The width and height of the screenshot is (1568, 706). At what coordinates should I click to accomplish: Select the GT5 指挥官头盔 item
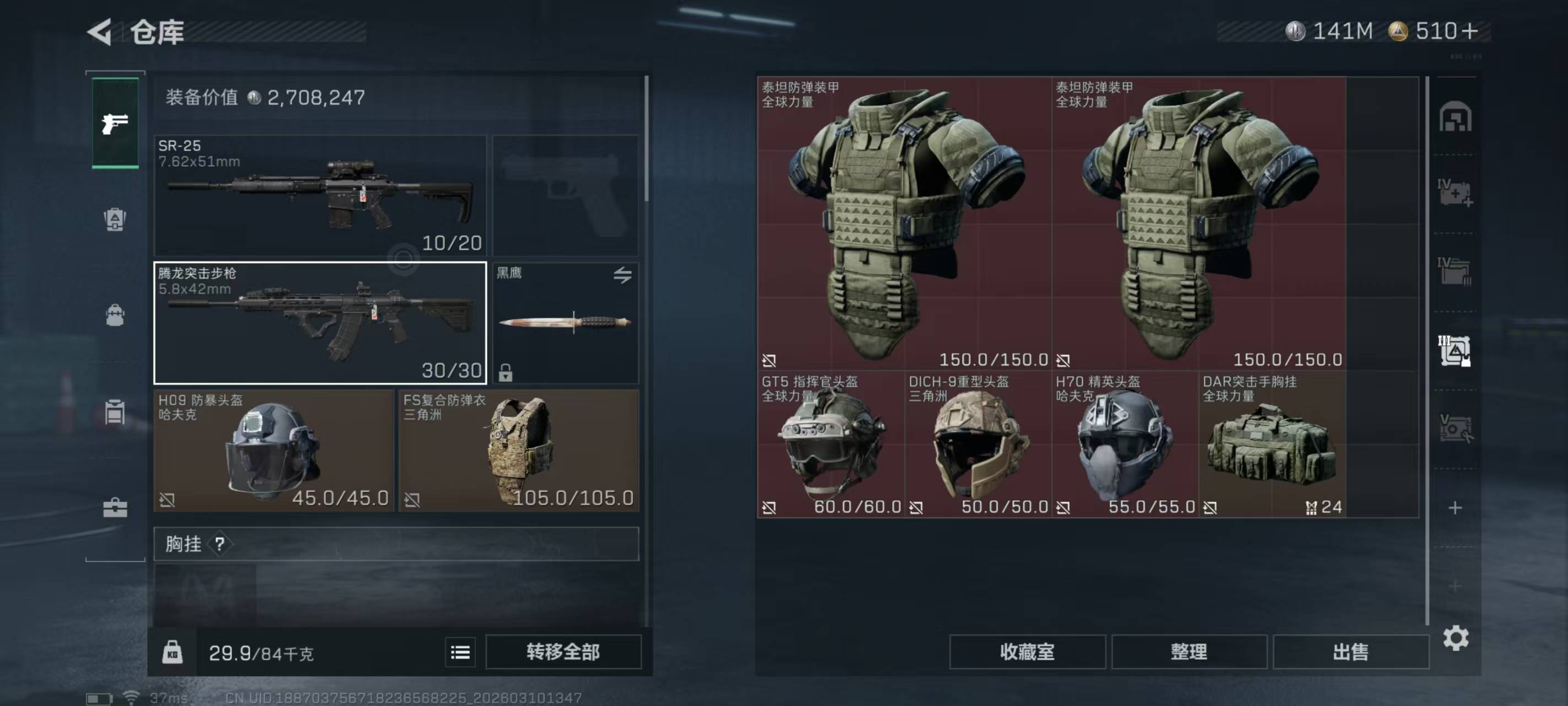point(830,445)
